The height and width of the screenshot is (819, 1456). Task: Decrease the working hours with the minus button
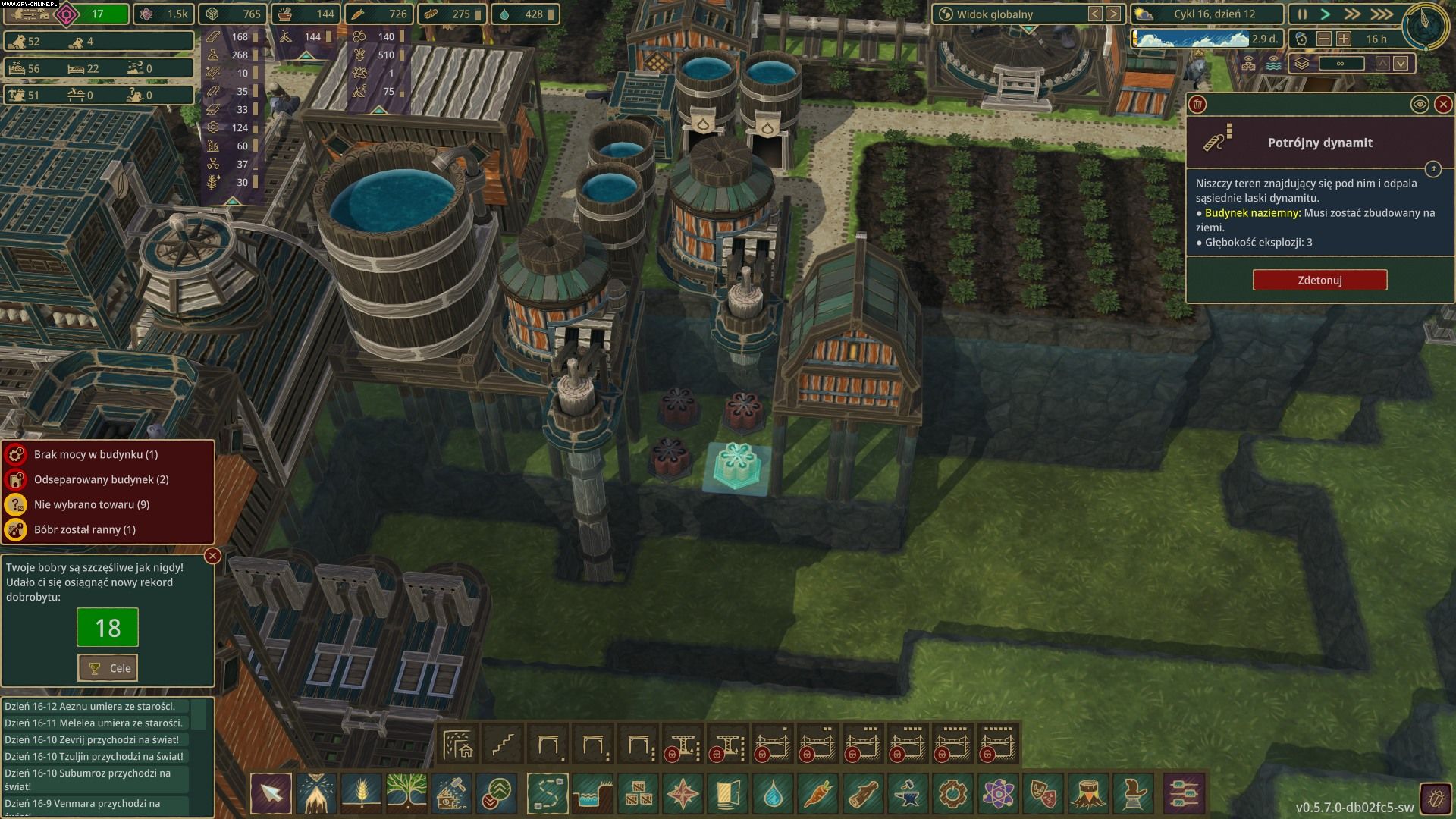(1324, 39)
